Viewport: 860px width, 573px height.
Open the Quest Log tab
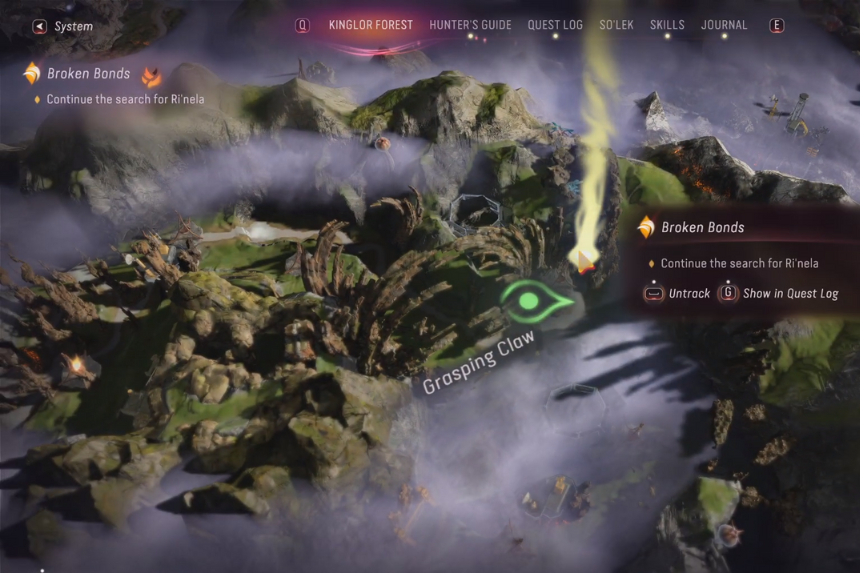pos(555,25)
